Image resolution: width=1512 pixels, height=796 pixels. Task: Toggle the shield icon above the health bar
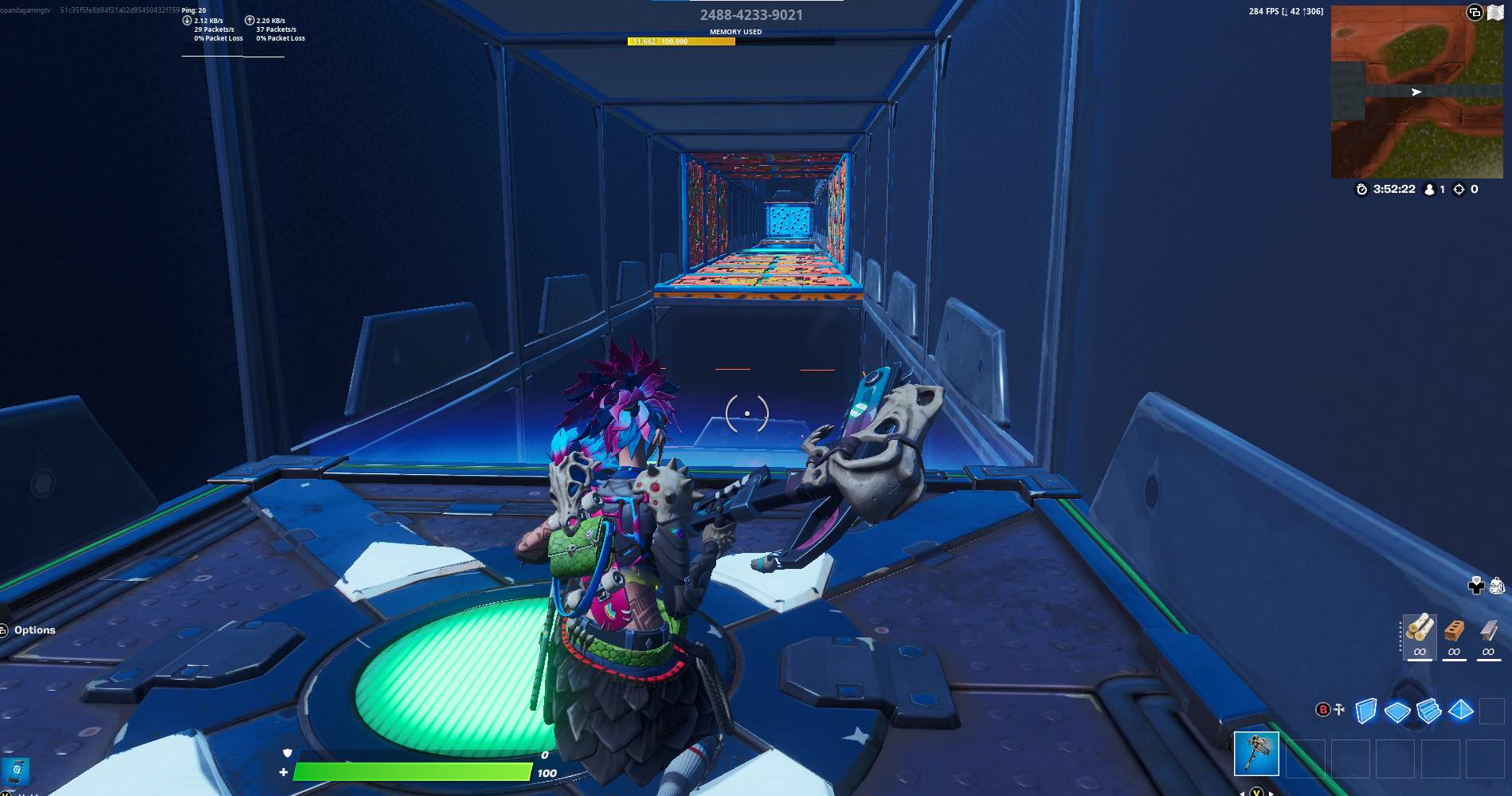coord(285,752)
